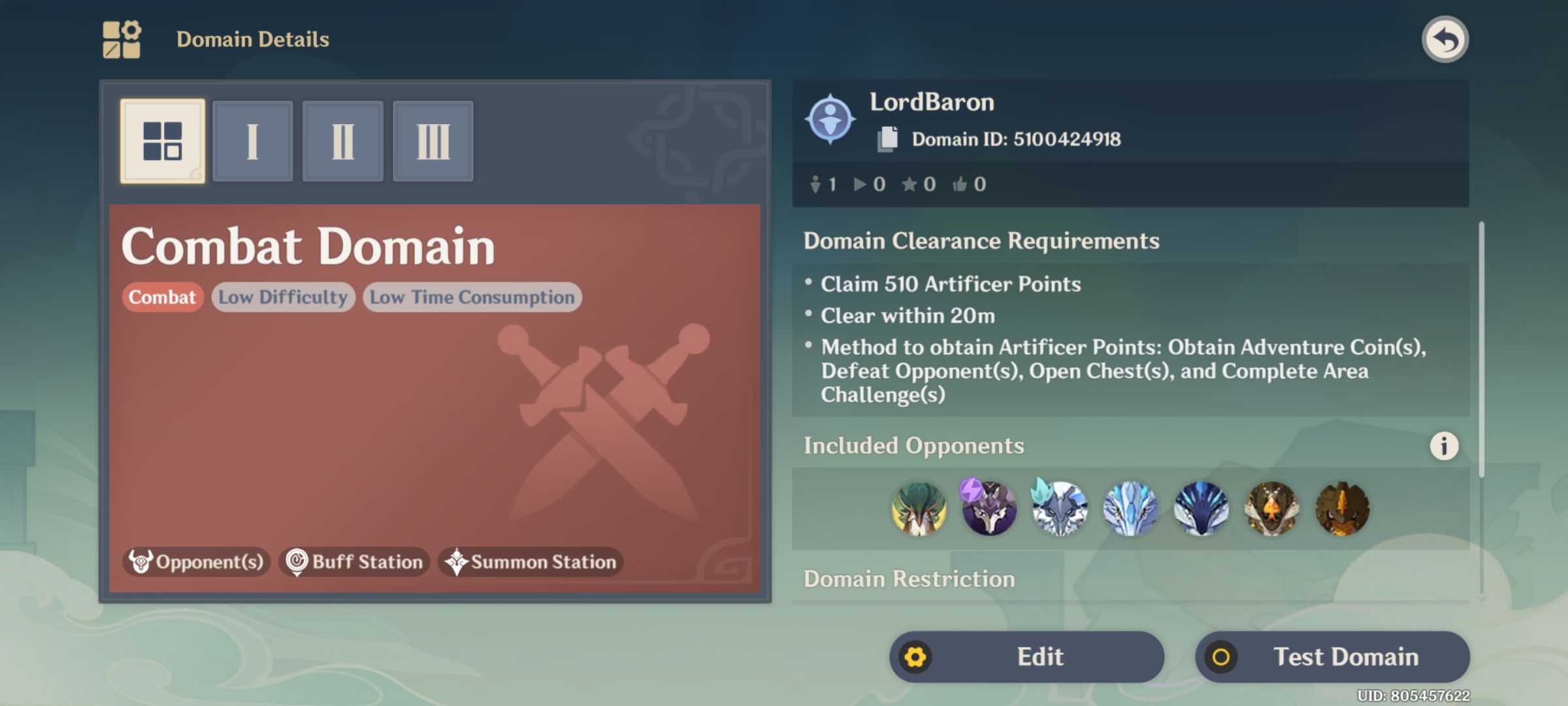This screenshot has width=1568, height=706.
Task: Open the domain layout manager icon top left
Action: click(x=122, y=39)
